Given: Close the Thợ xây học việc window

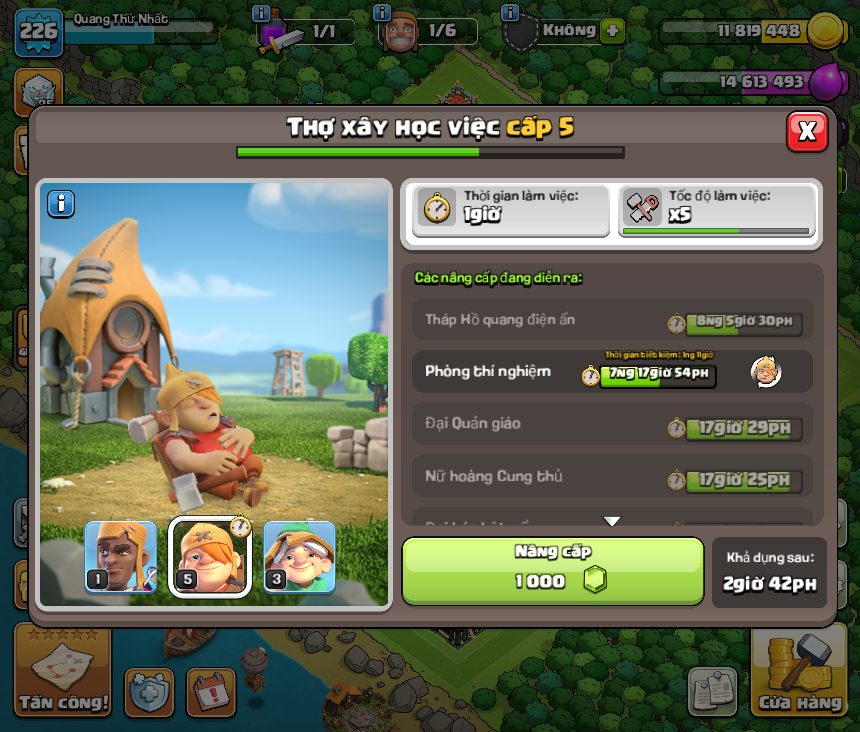Looking at the screenshot, I should point(807,131).
